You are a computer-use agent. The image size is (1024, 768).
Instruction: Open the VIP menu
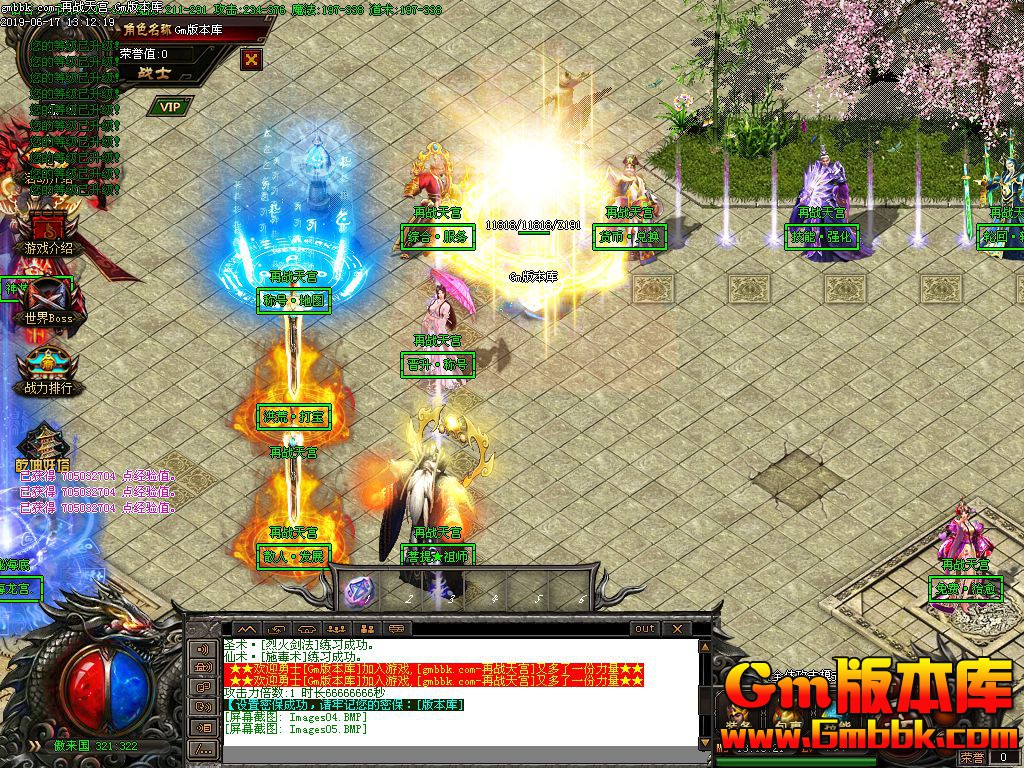(x=170, y=106)
